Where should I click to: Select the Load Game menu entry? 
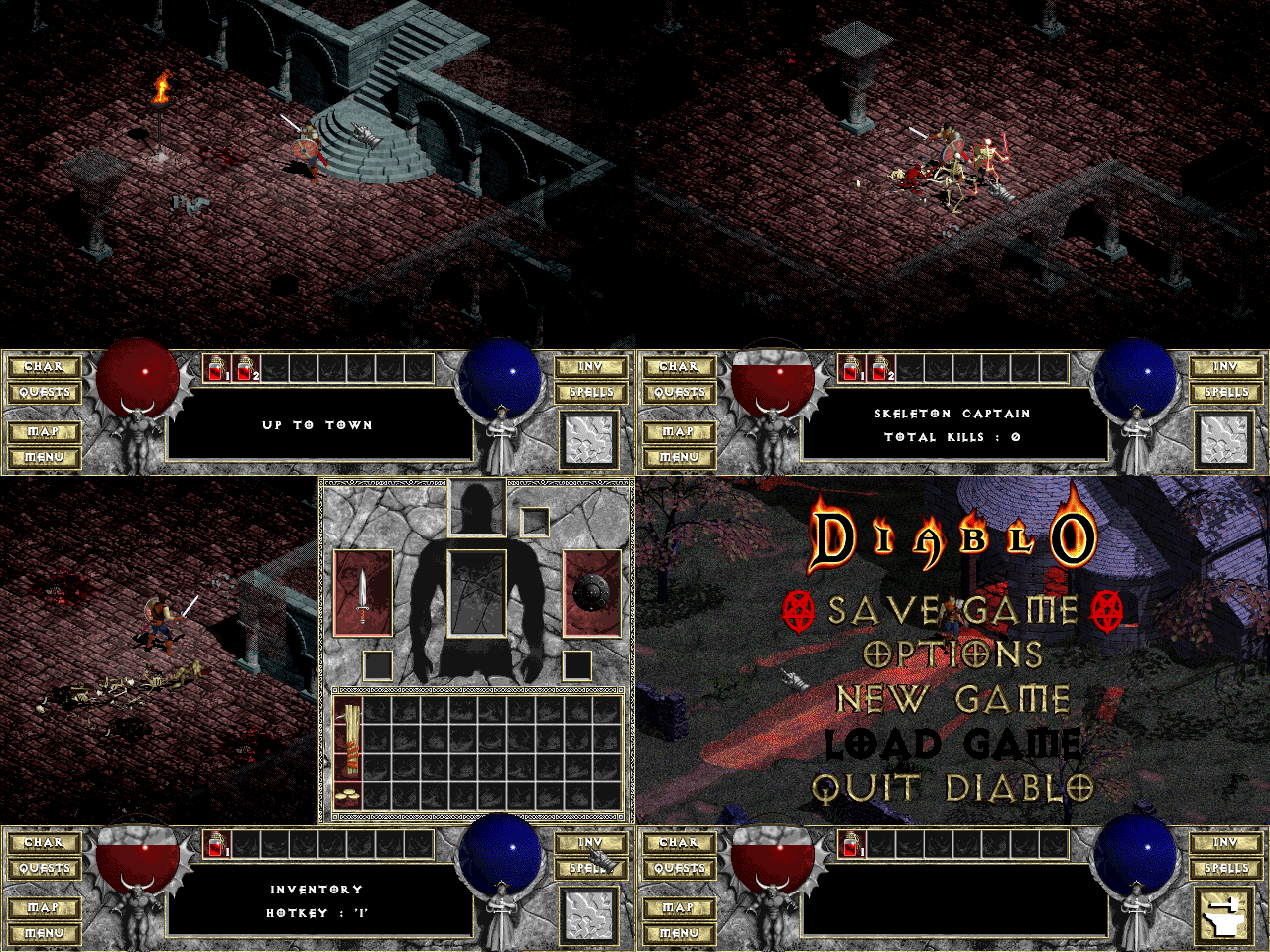[952, 744]
